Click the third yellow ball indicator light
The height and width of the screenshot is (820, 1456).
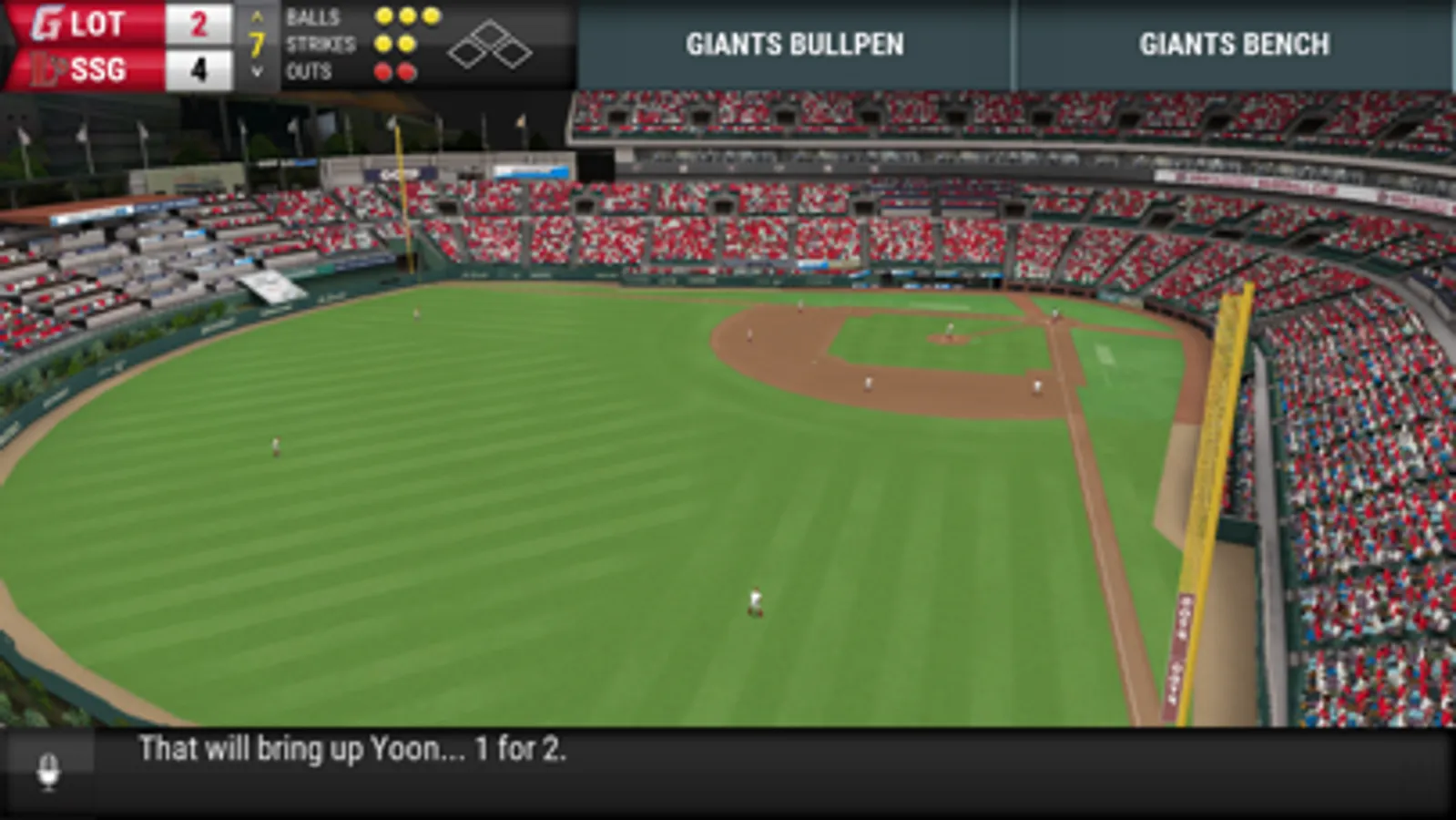pyautogui.click(x=430, y=15)
